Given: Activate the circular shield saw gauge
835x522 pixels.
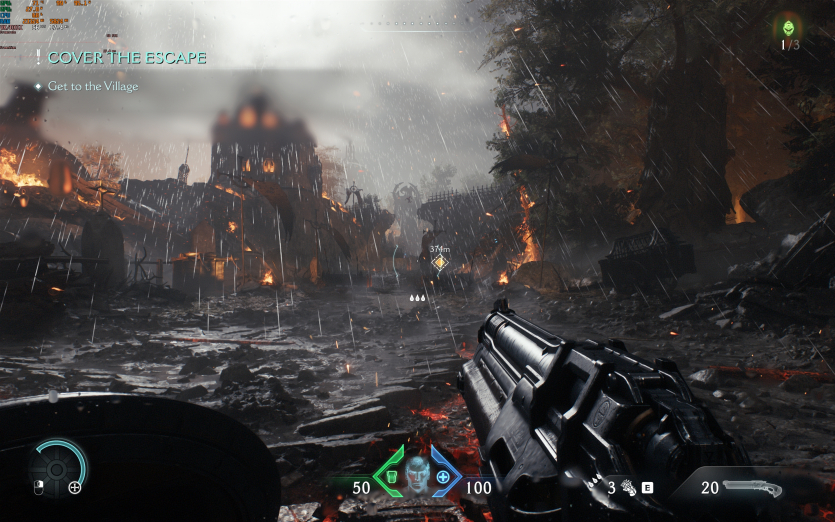Looking at the screenshot, I should (x=56, y=465).
